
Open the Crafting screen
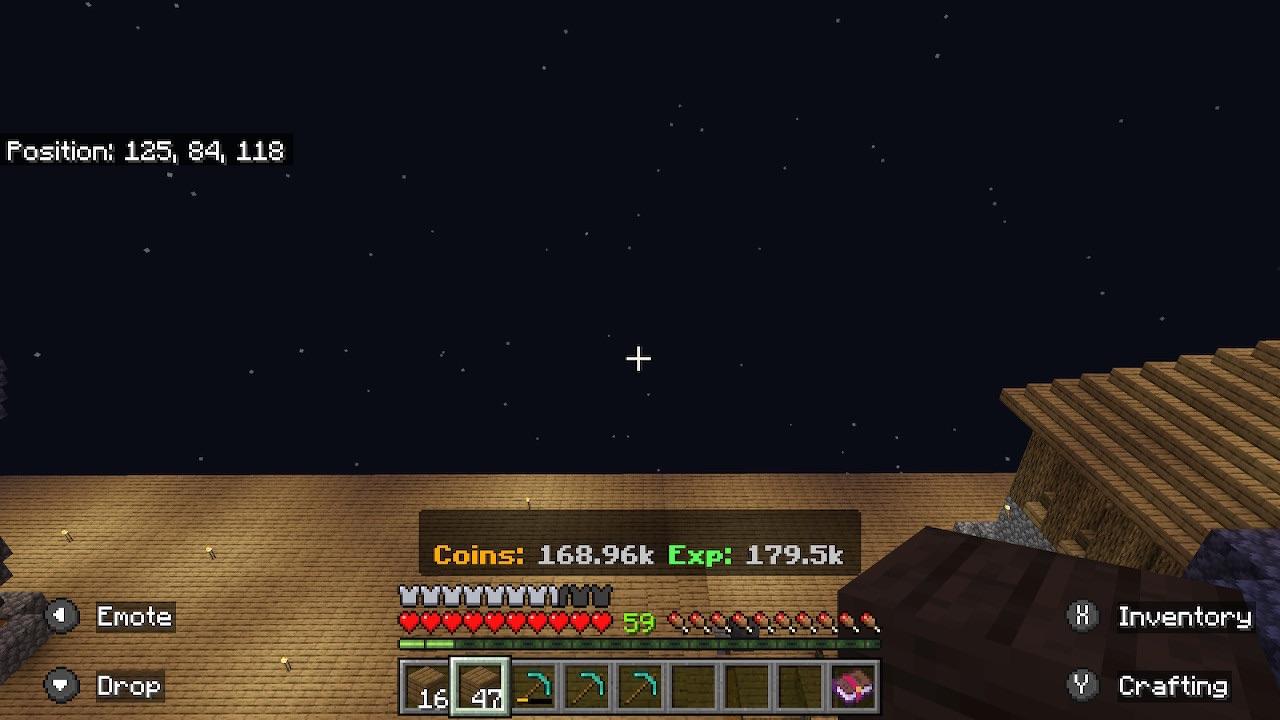pyautogui.click(x=1173, y=686)
